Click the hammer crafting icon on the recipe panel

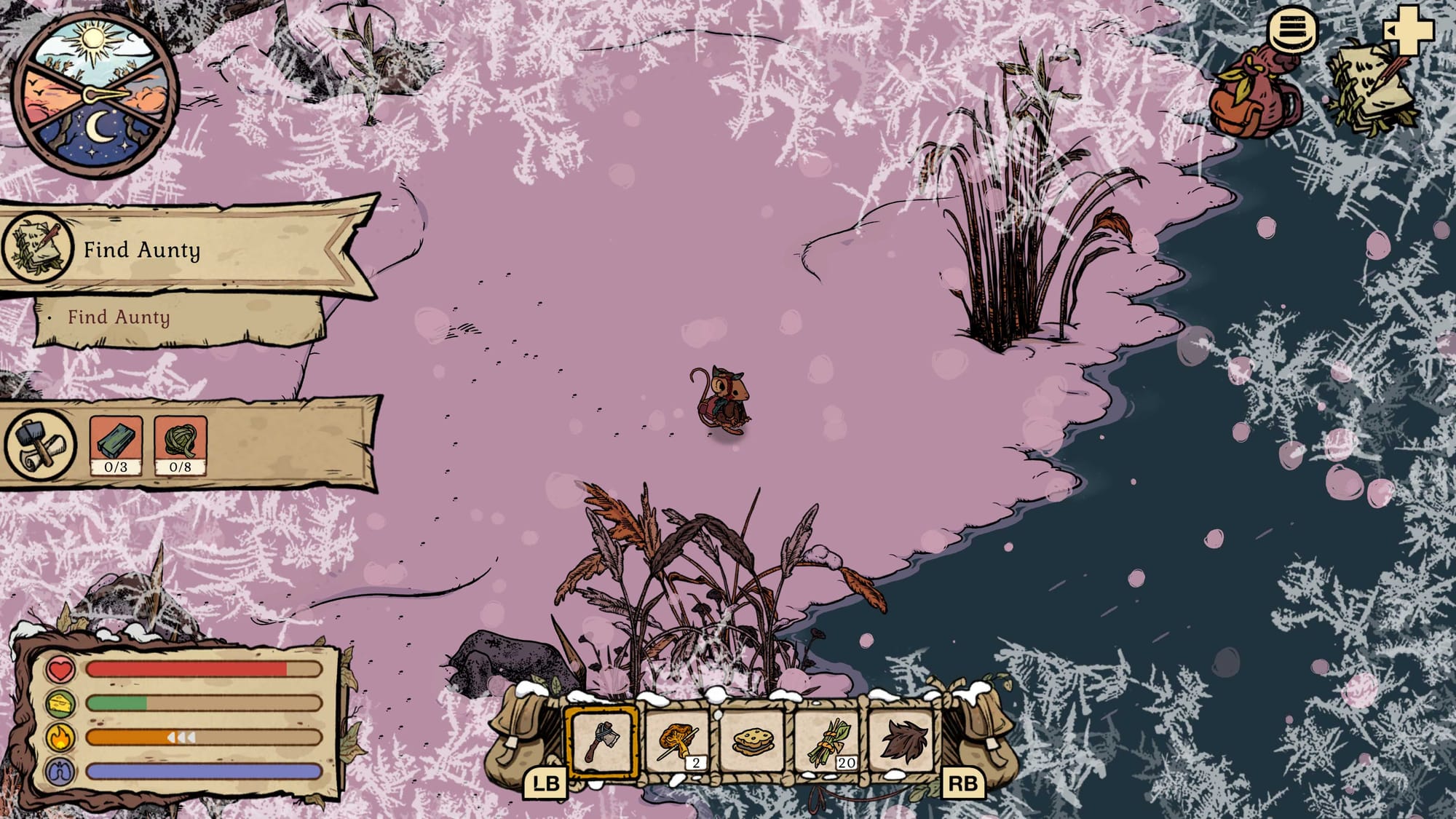point(38,443)
